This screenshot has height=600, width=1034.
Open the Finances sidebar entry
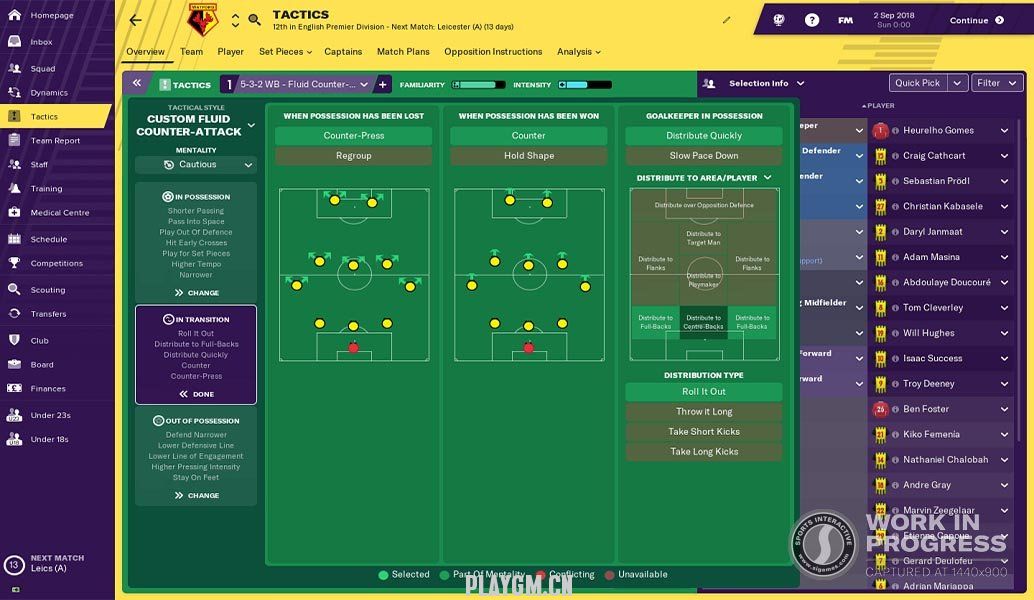click(48, 389)
